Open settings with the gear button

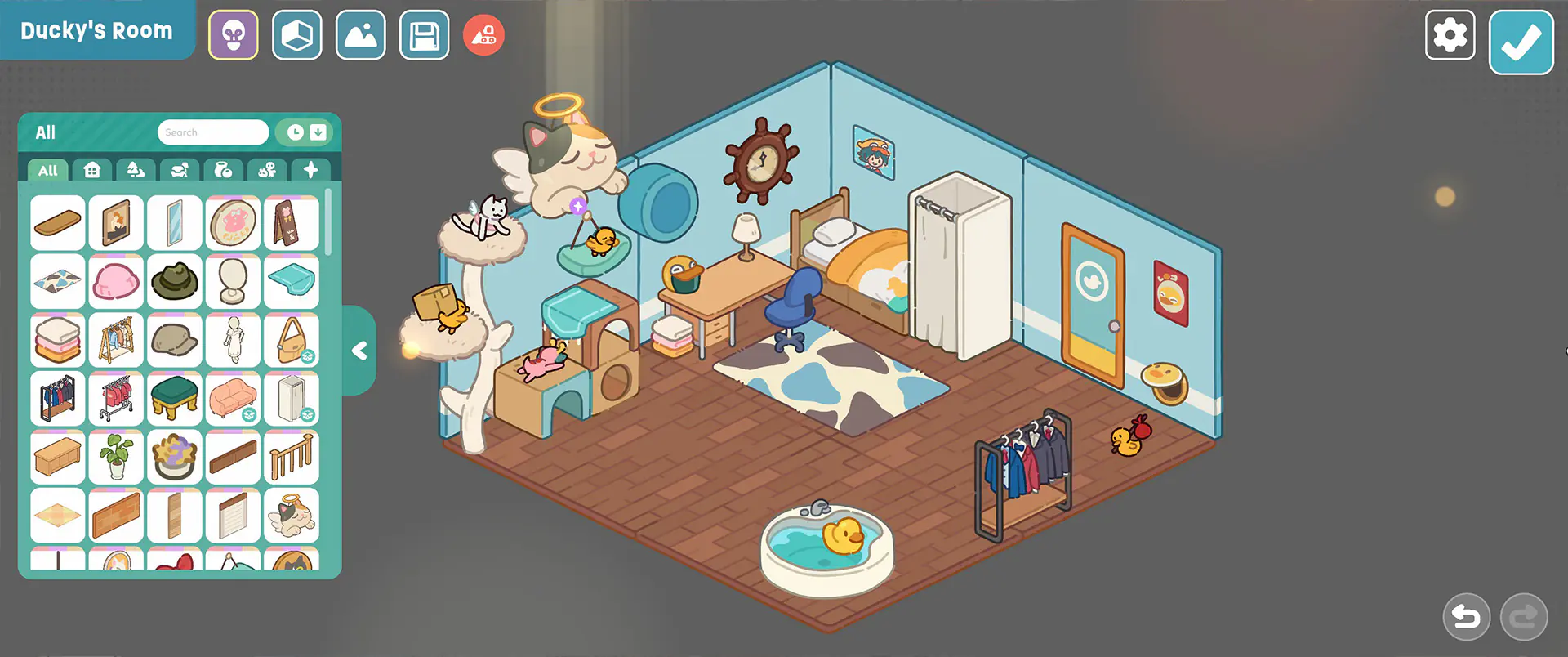[x=1450, y=35]
